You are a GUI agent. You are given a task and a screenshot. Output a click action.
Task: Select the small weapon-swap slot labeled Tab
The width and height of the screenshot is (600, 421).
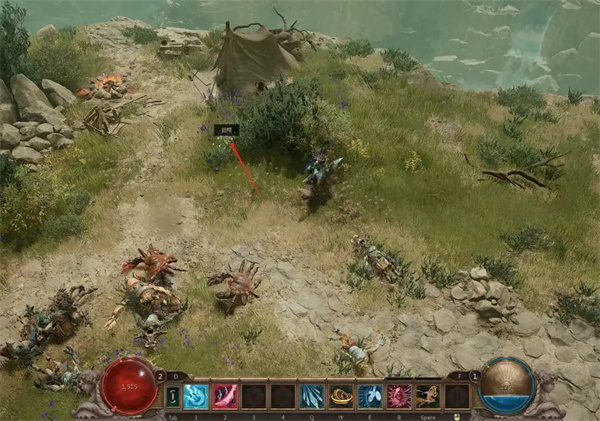point(171,397)
